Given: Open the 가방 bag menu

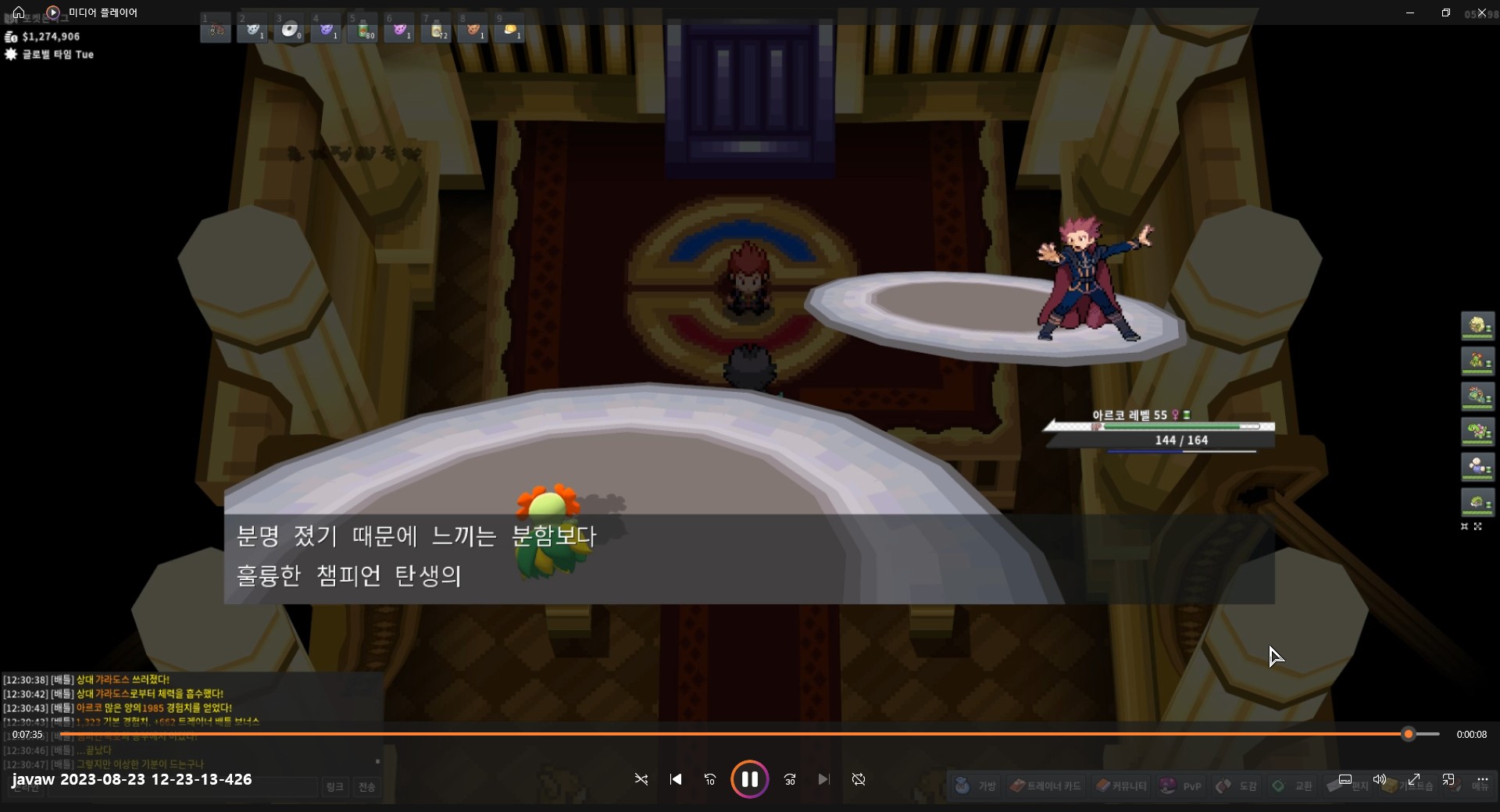Looking at the screenshot, I should [977, 786].
